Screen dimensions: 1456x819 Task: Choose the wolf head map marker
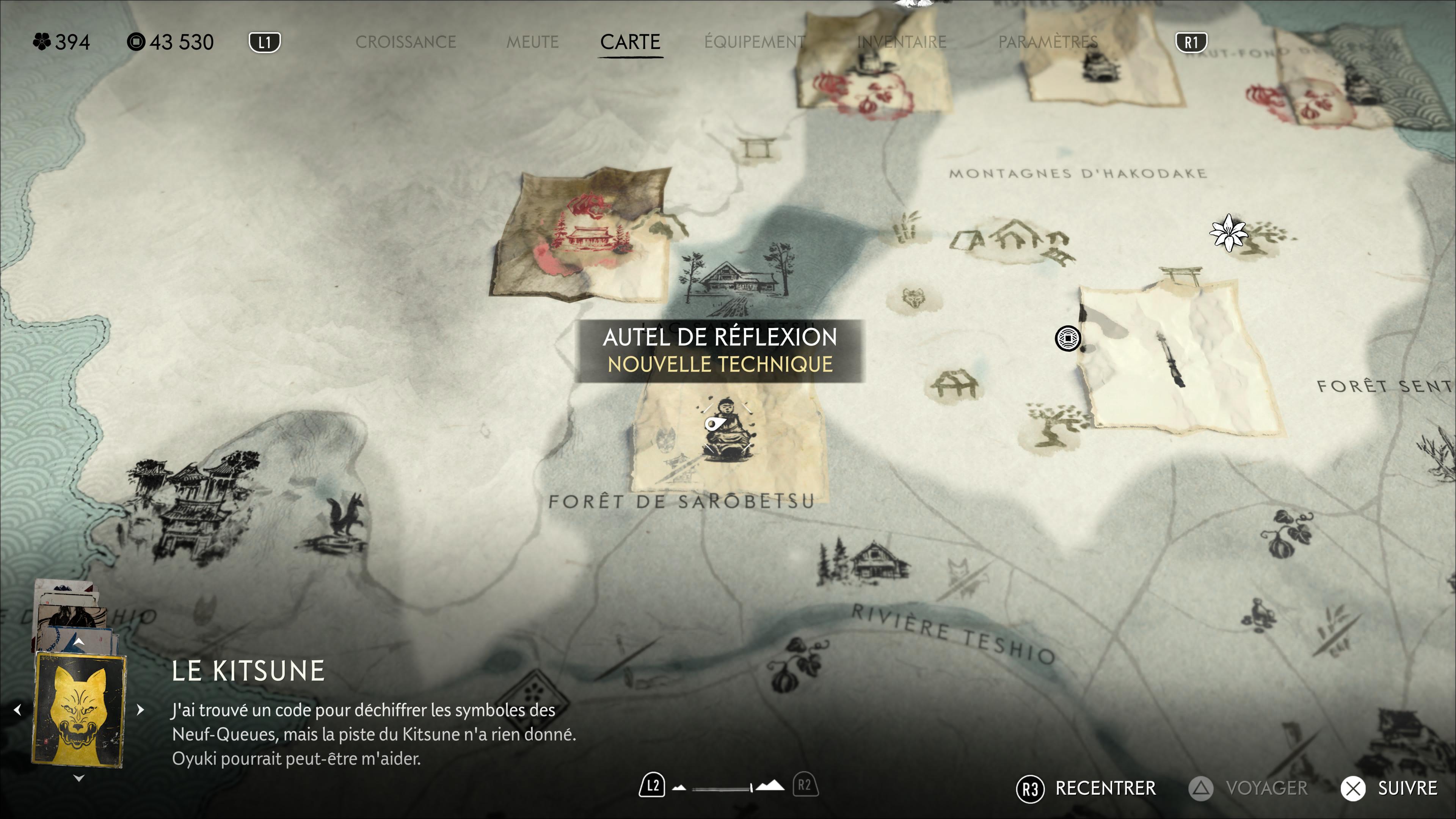pyautogui.click(x=913, y=298)
